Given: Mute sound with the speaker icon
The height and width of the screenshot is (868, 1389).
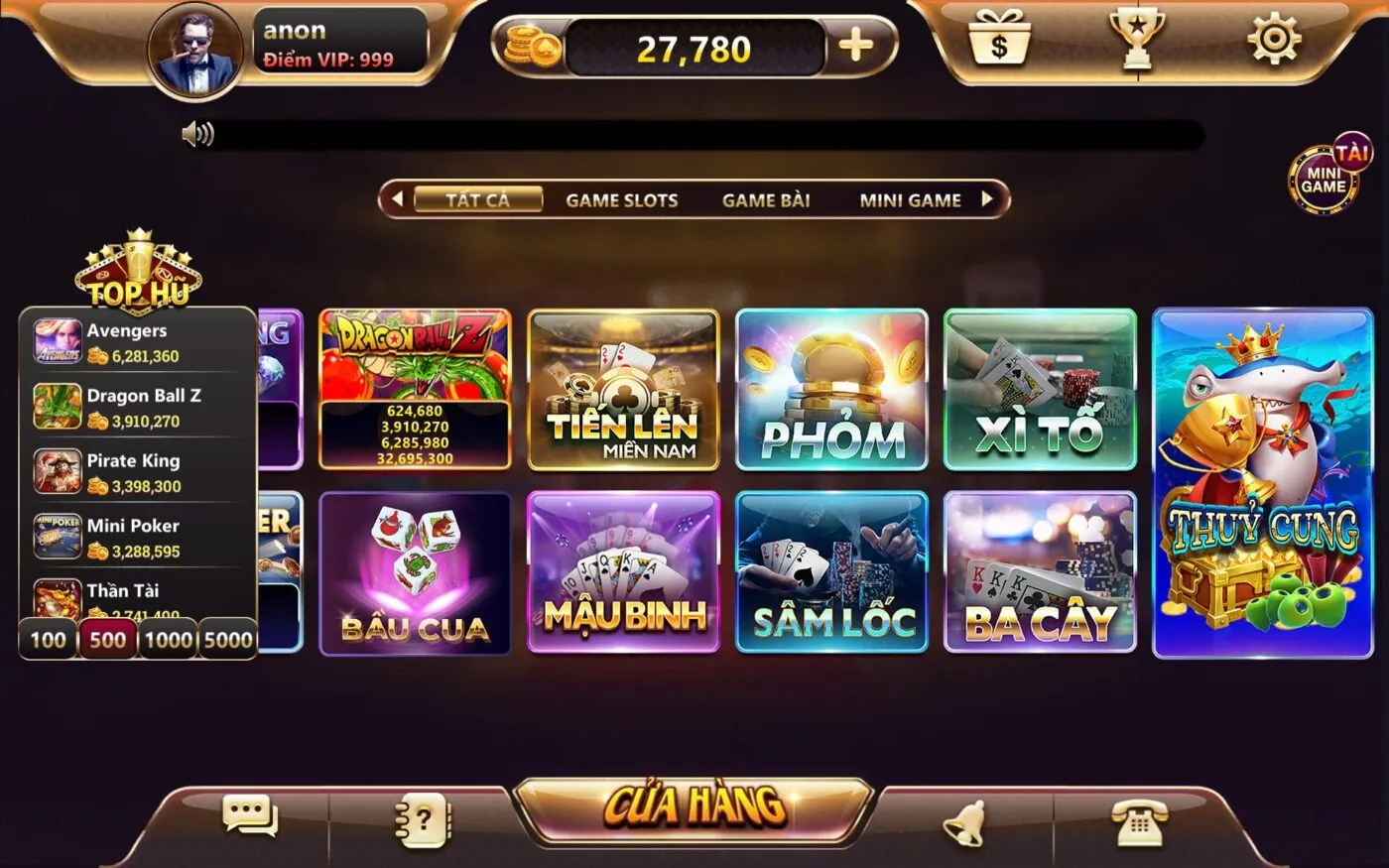Looking at the screenshot, I should pos(198,132).
